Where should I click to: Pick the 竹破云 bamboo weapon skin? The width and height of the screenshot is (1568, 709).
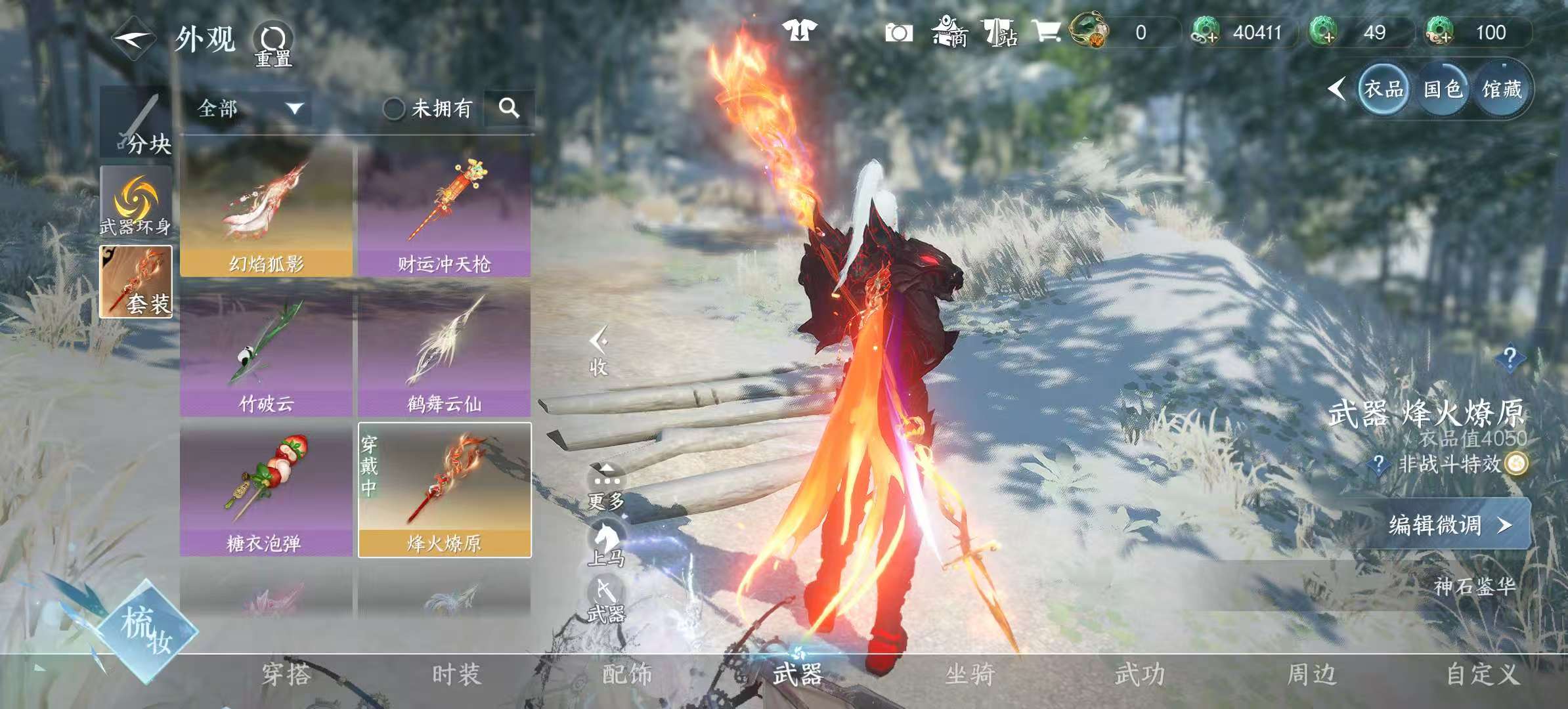267,353
